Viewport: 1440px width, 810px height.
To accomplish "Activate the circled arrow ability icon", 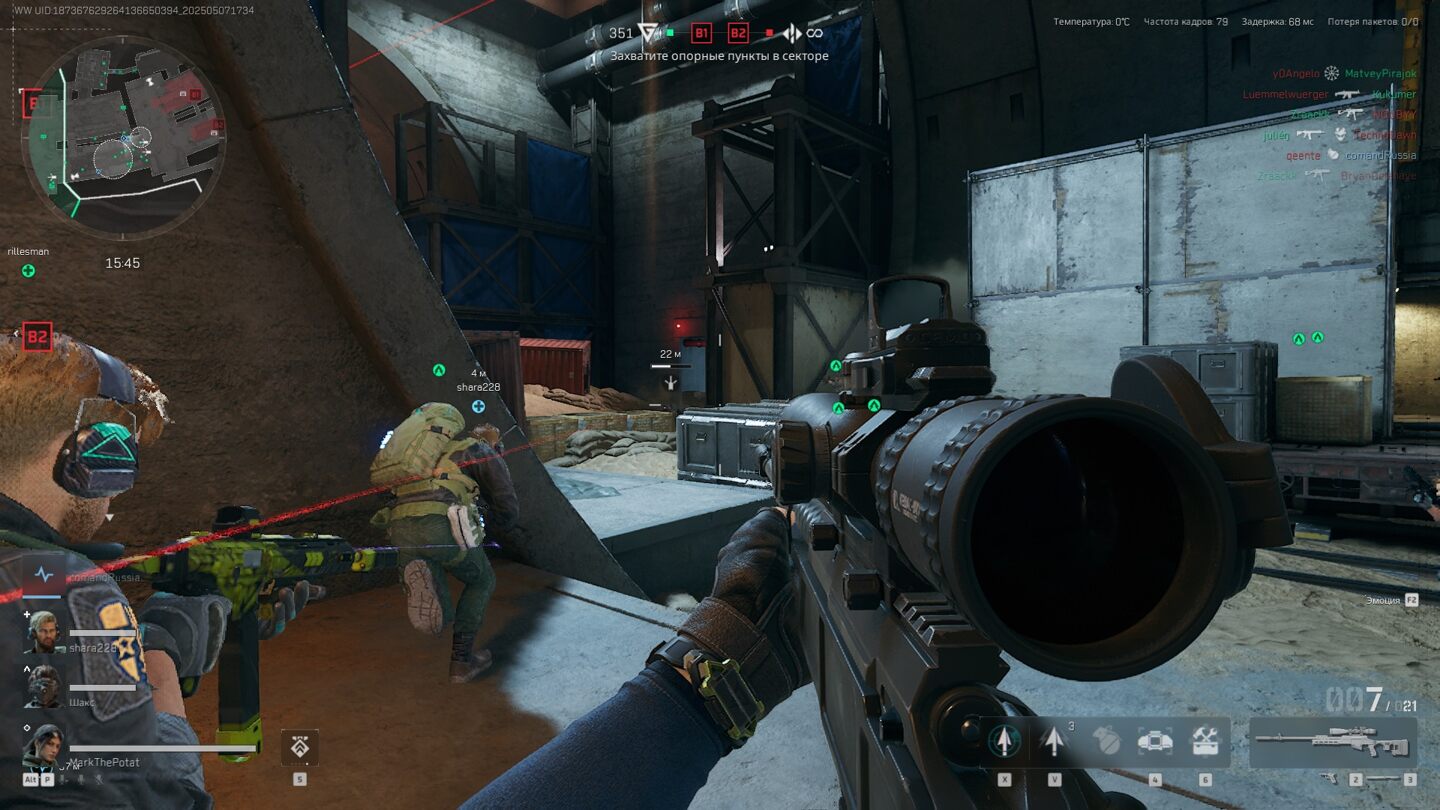I will (x=1004, y=741).
